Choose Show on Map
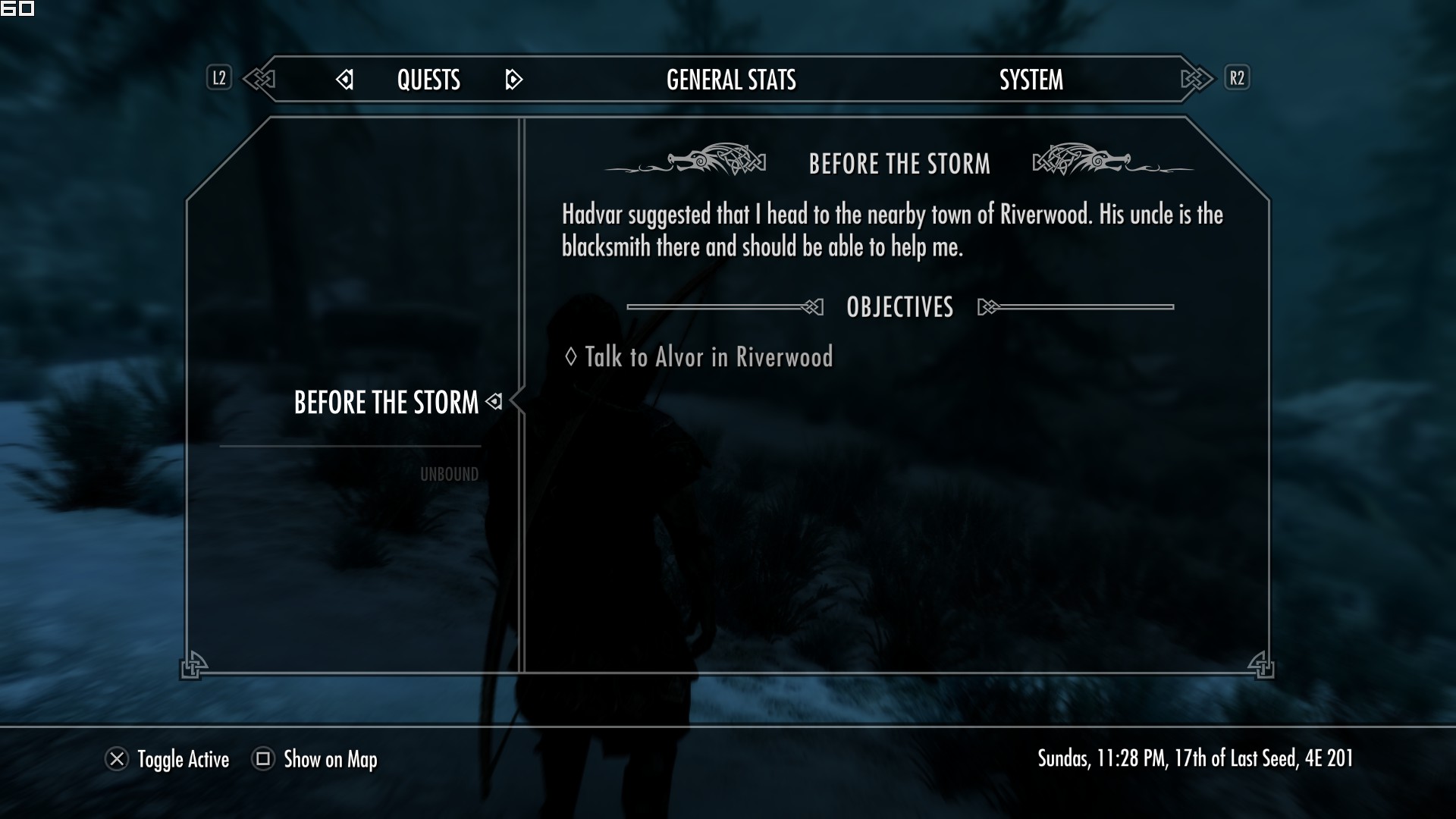This screenshot has width=1456, height=819. (315, 759)
